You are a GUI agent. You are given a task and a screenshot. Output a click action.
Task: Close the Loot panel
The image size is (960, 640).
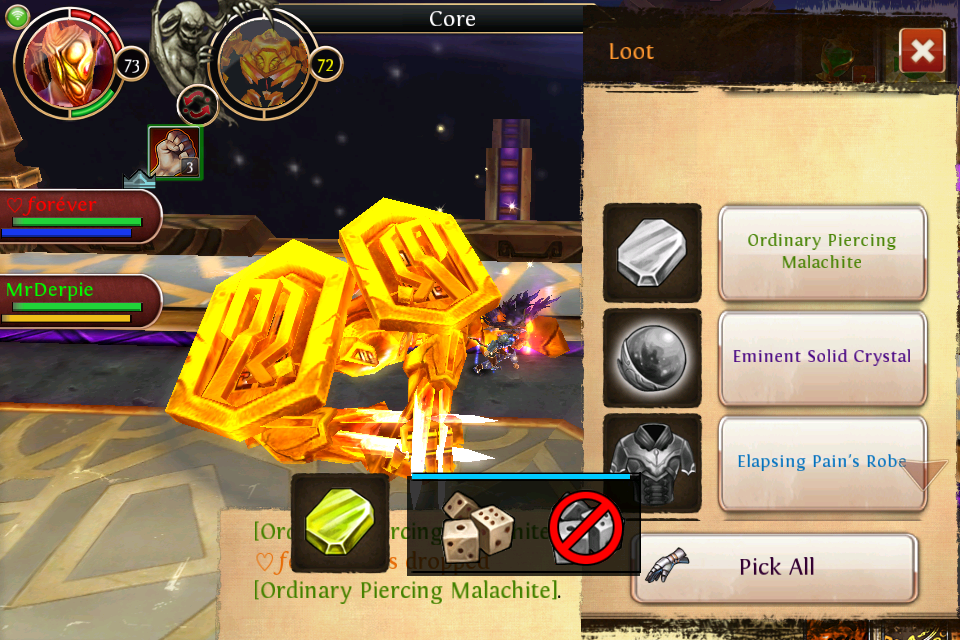[922, 51]
